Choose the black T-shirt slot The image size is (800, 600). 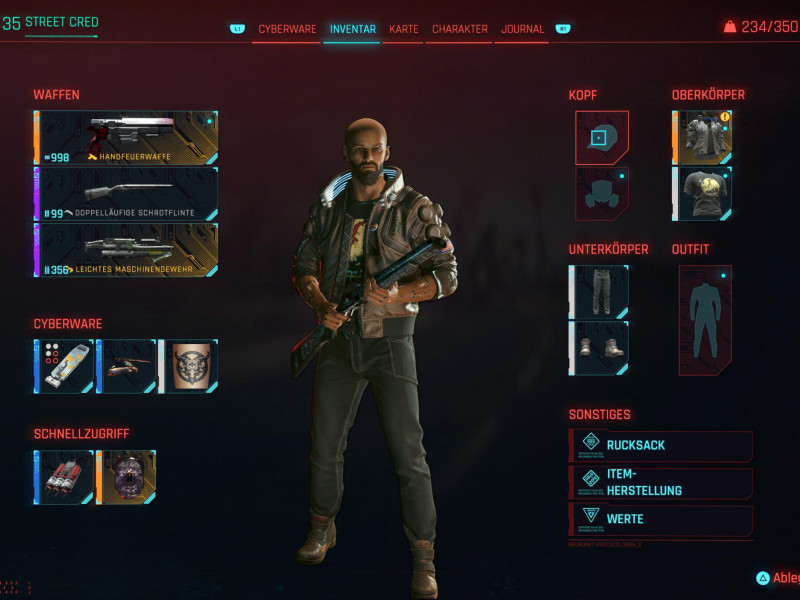click(702, 193)
